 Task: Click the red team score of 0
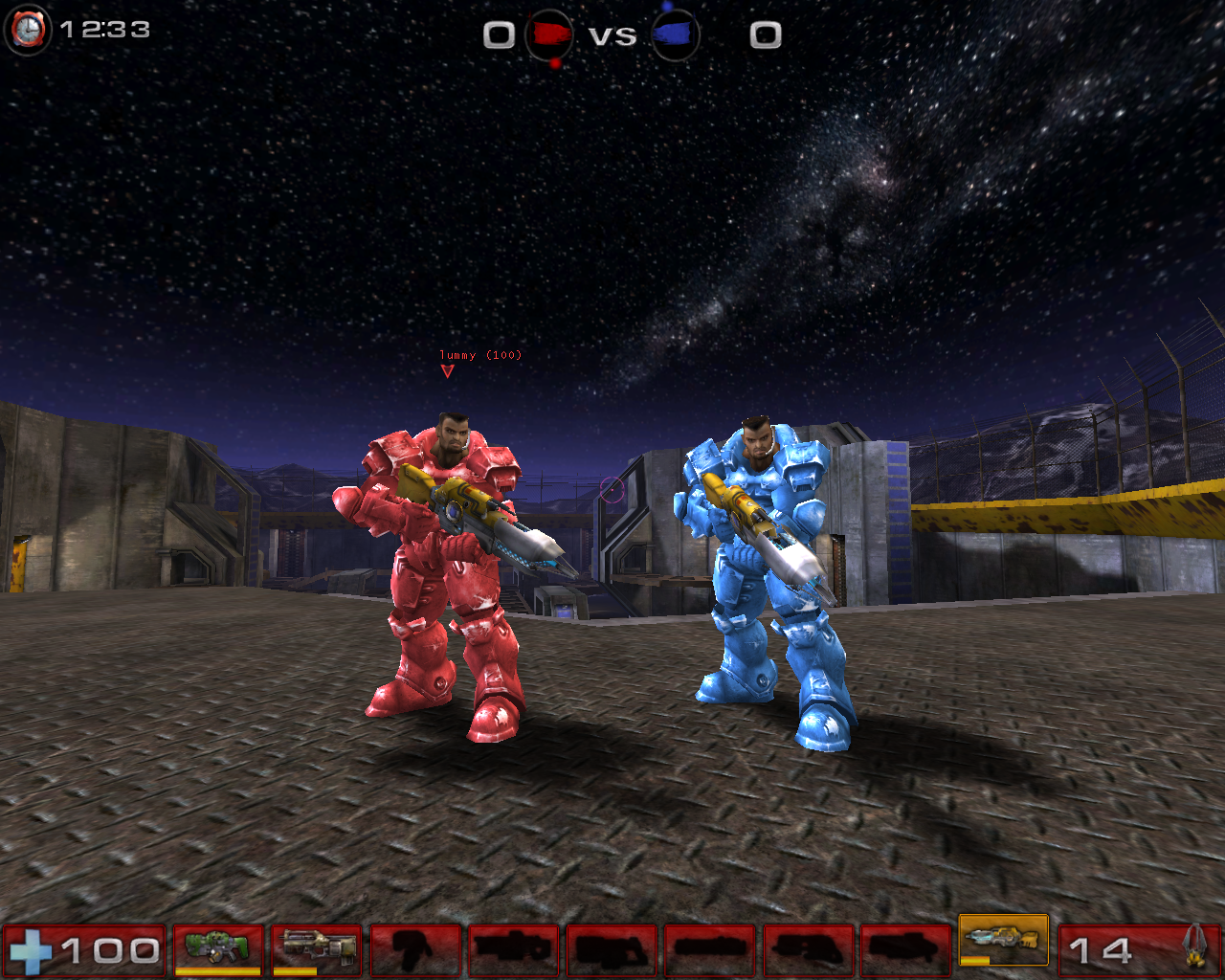pos(497,35)
